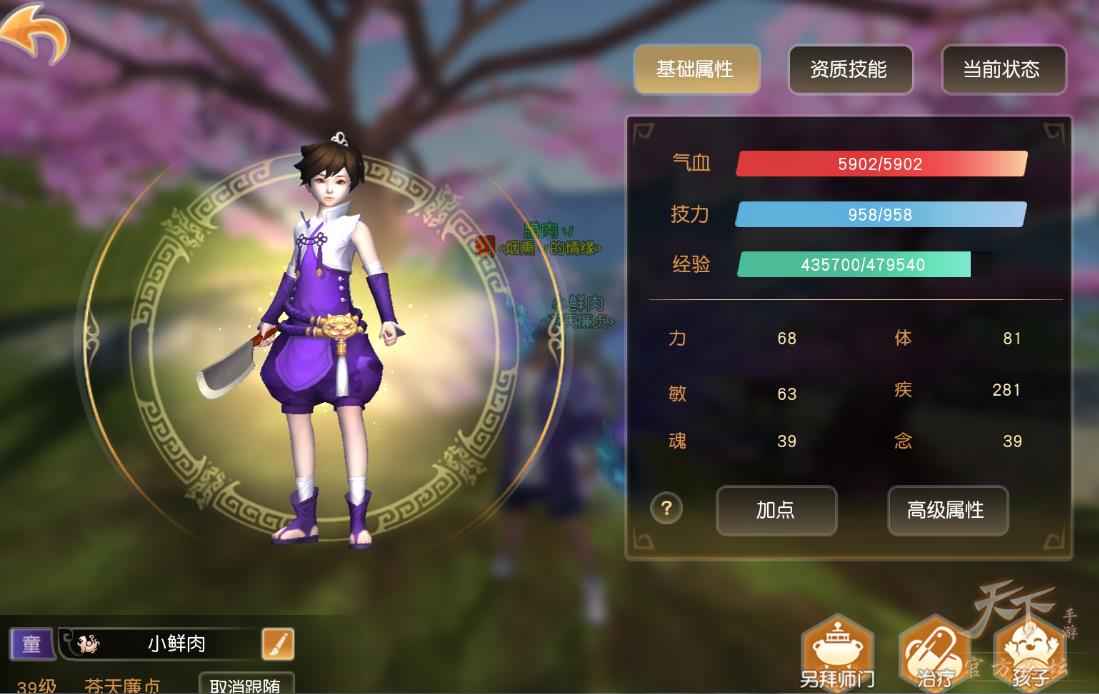Show the 当前状态 tab
1099x694 pixels.
click(x=1002, y=70)
